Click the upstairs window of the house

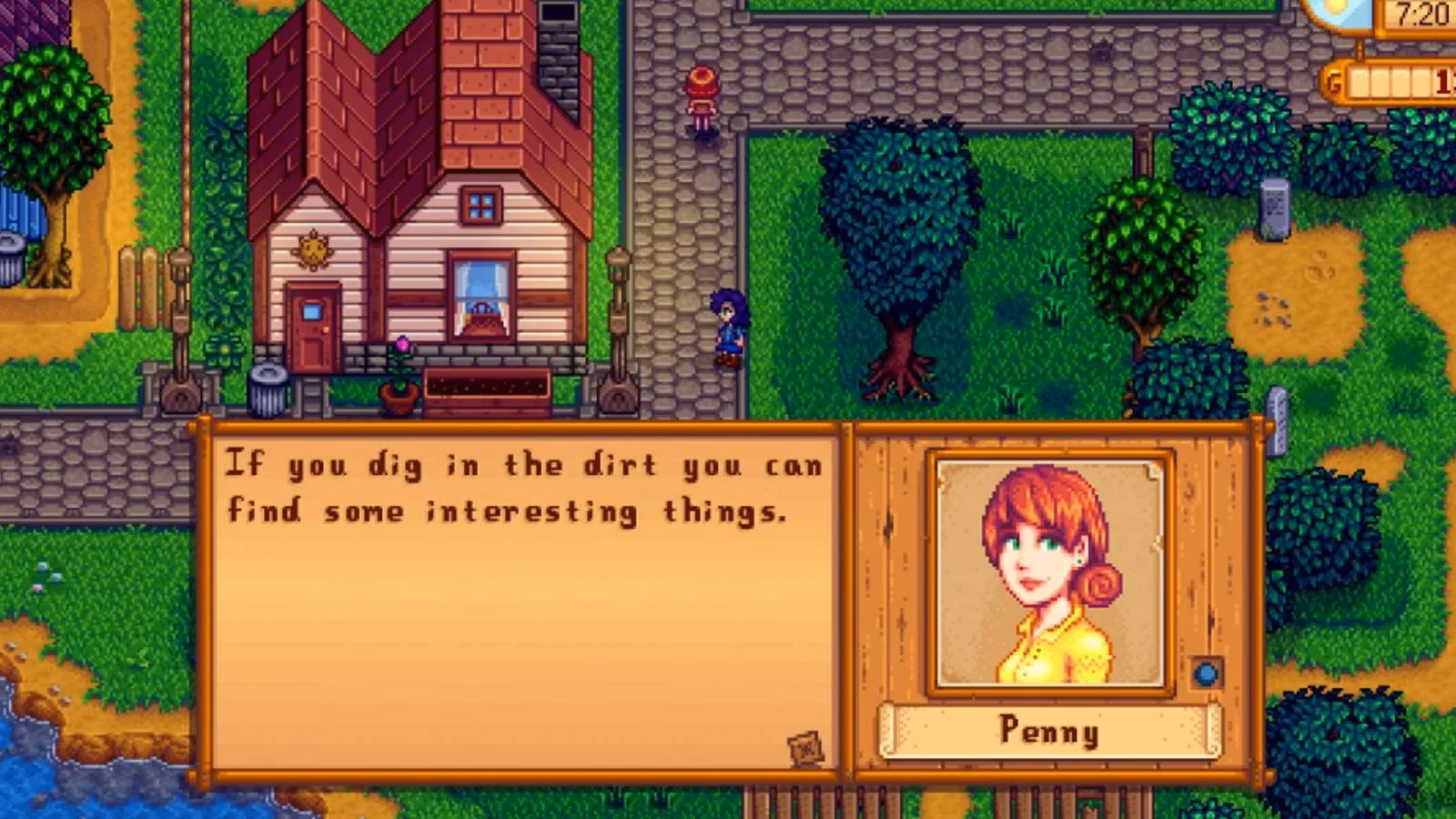[x=480, y=205]
